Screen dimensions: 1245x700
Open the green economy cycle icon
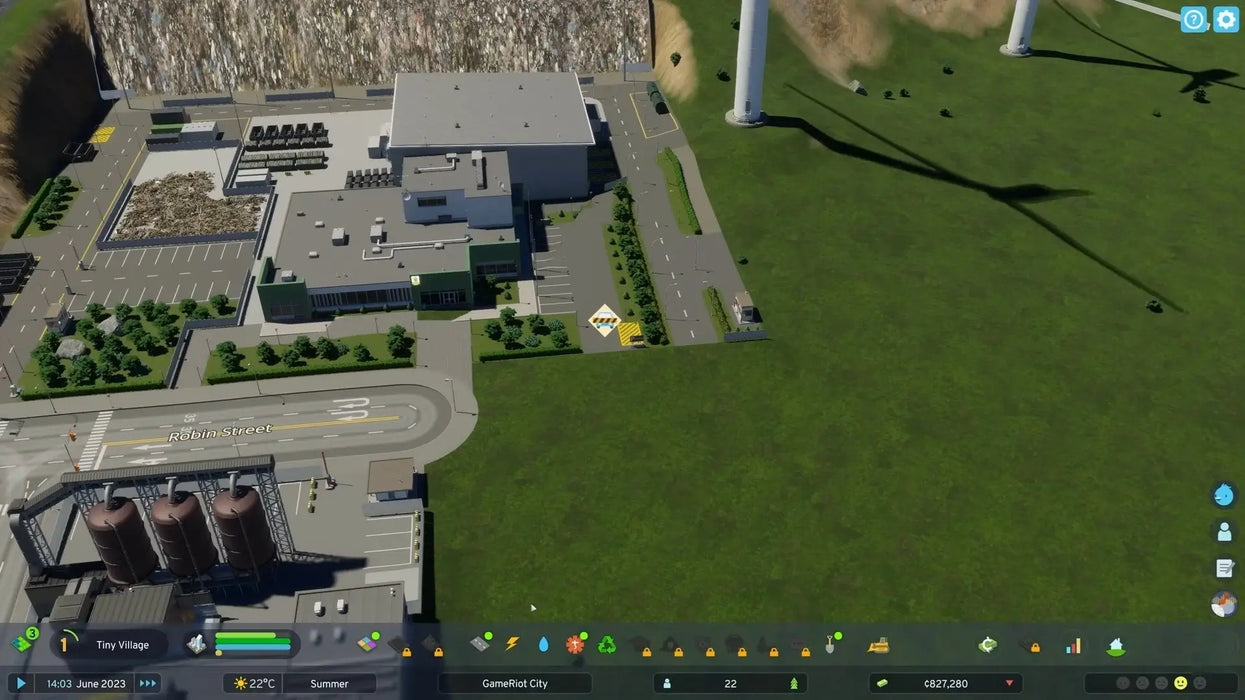tap(987, 645)
